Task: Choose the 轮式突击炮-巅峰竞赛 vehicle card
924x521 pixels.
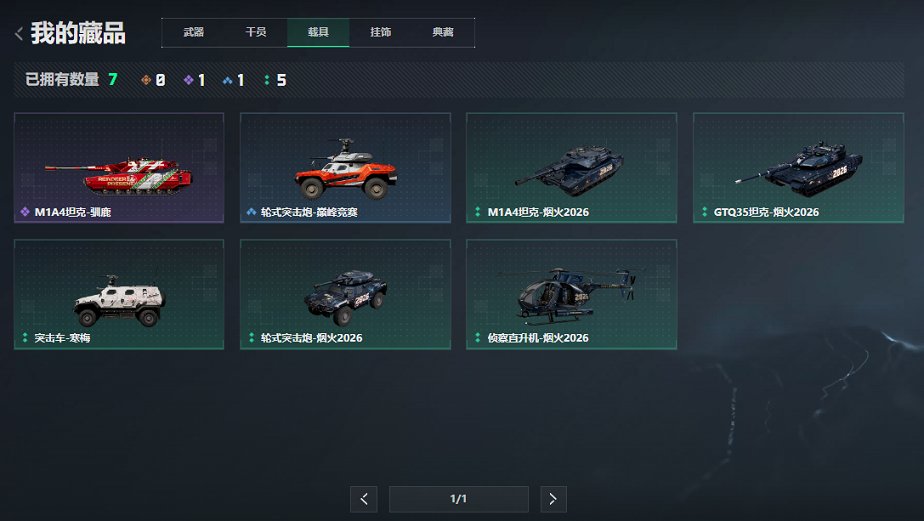Action: [345, 167]
